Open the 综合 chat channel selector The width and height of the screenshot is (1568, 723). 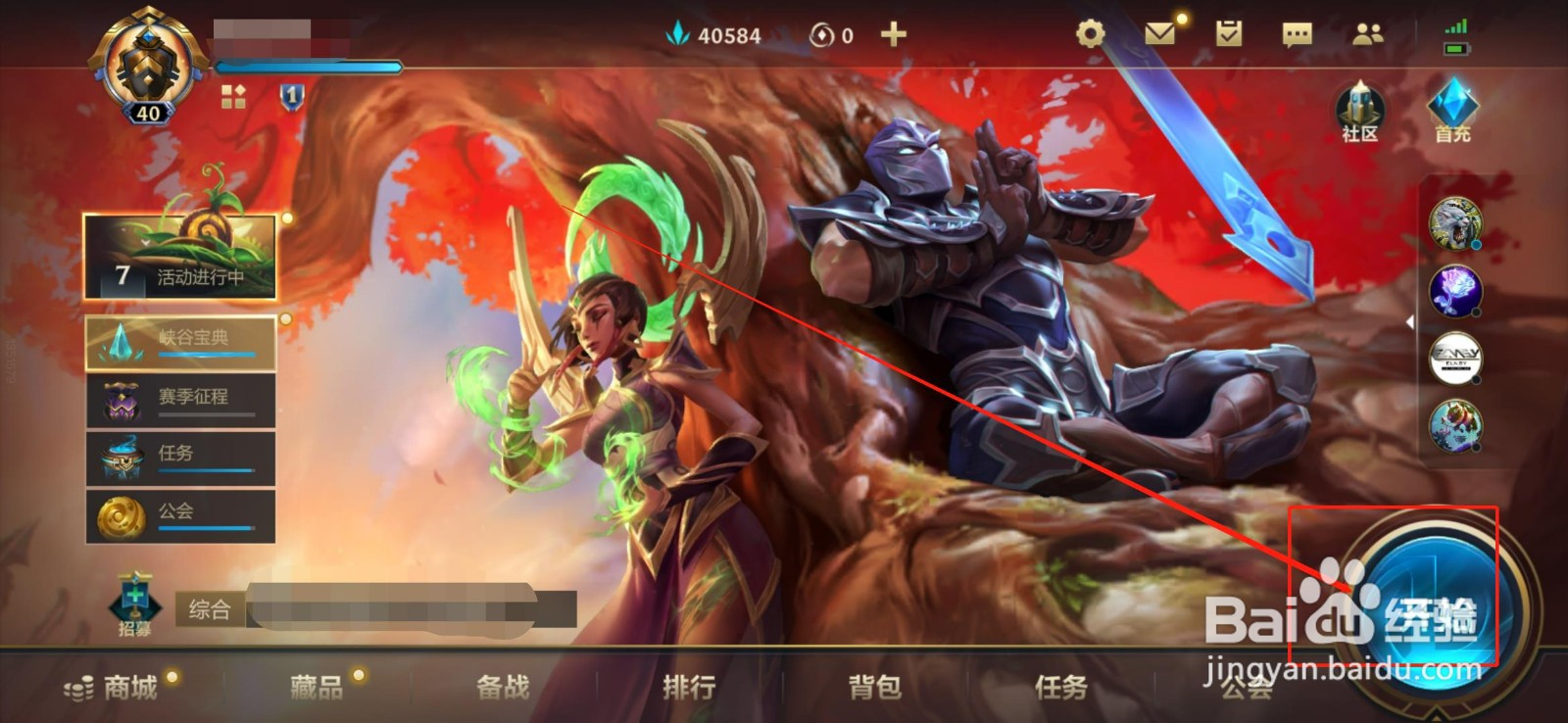coord(208,606)
